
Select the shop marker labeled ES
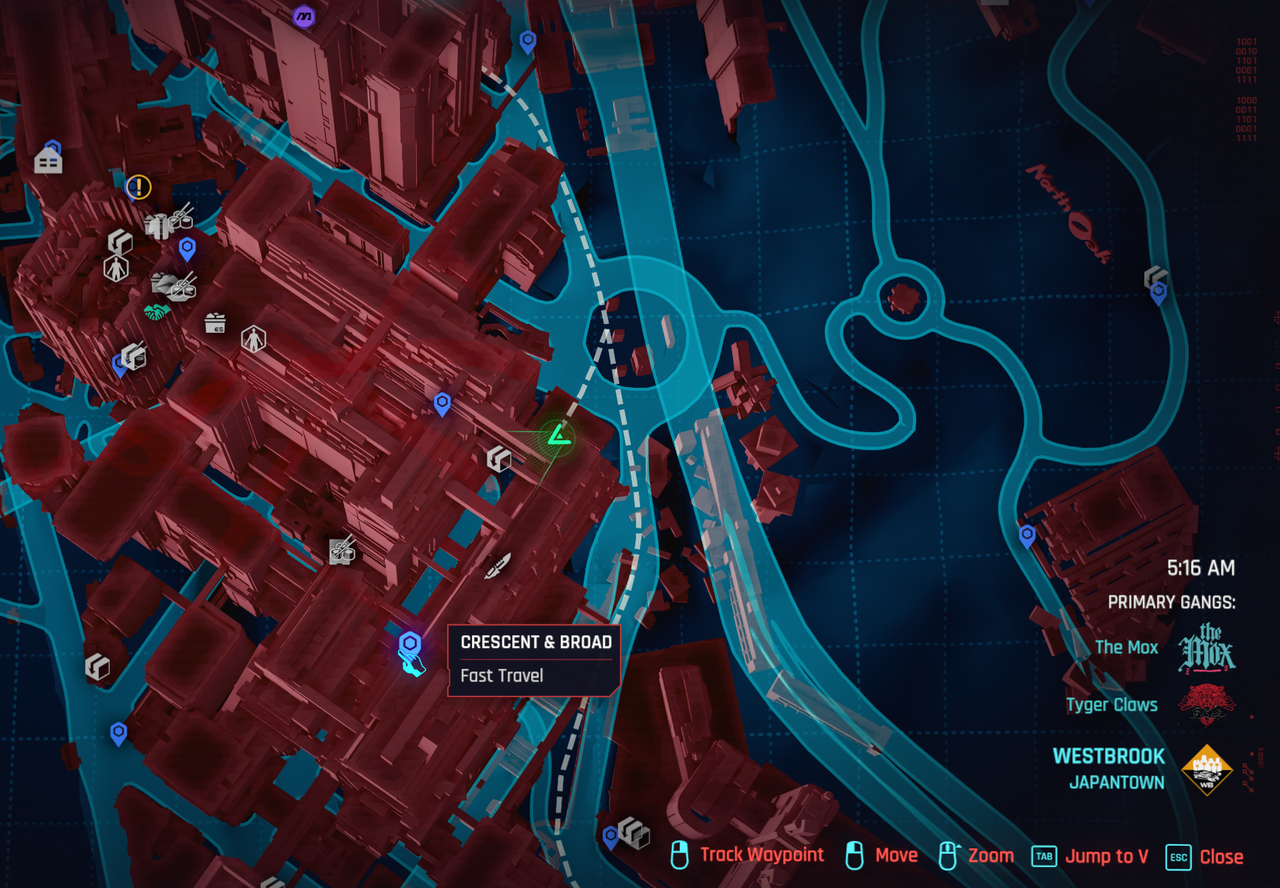[x=214, y=322]
